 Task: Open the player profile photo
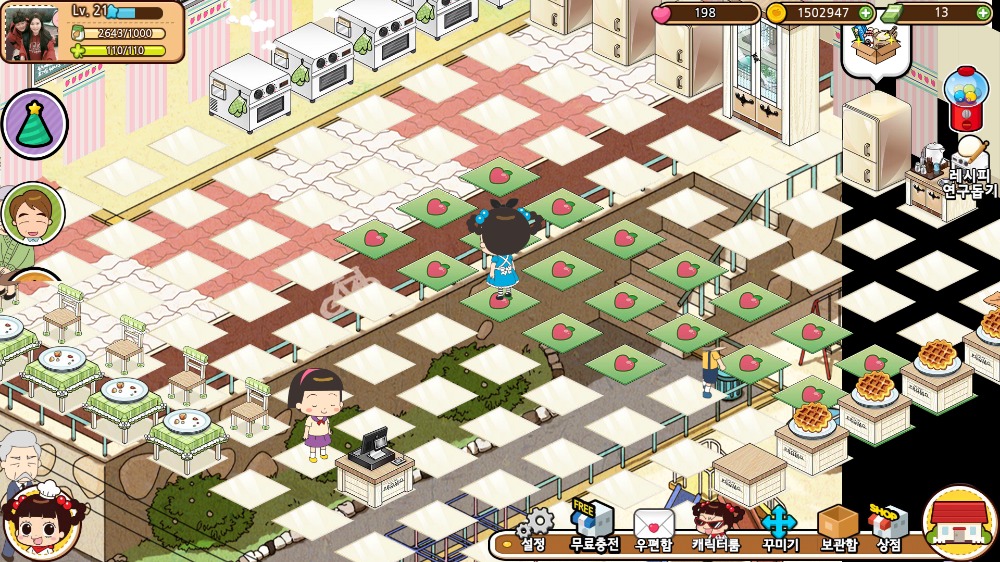click(x=31, y=34)
